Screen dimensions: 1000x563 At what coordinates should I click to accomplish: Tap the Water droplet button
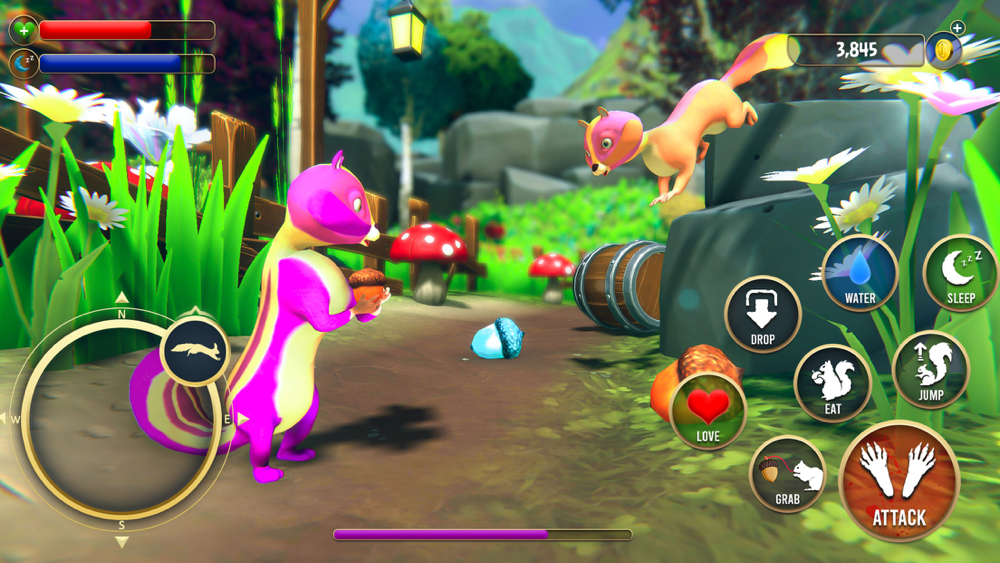click(859, 273)
